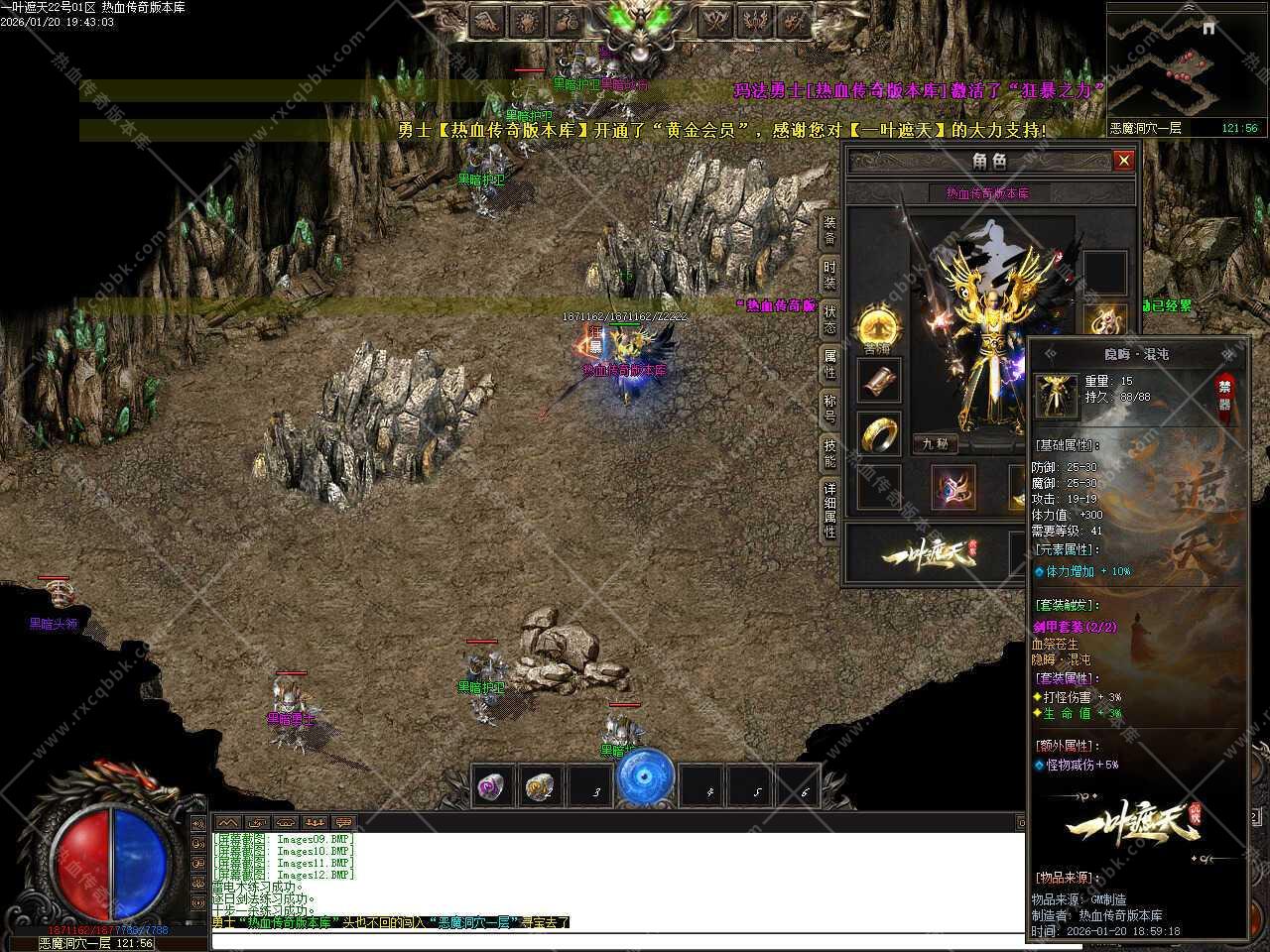Open the 时装 costume tab

pos(829,275)
